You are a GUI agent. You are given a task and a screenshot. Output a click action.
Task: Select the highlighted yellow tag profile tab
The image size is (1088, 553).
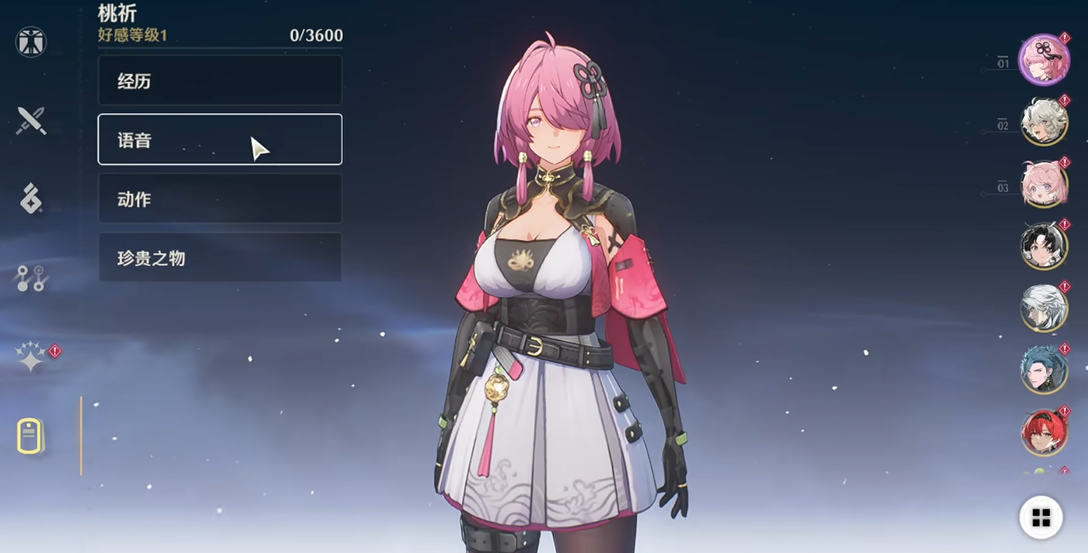click(x=30, y=436)
